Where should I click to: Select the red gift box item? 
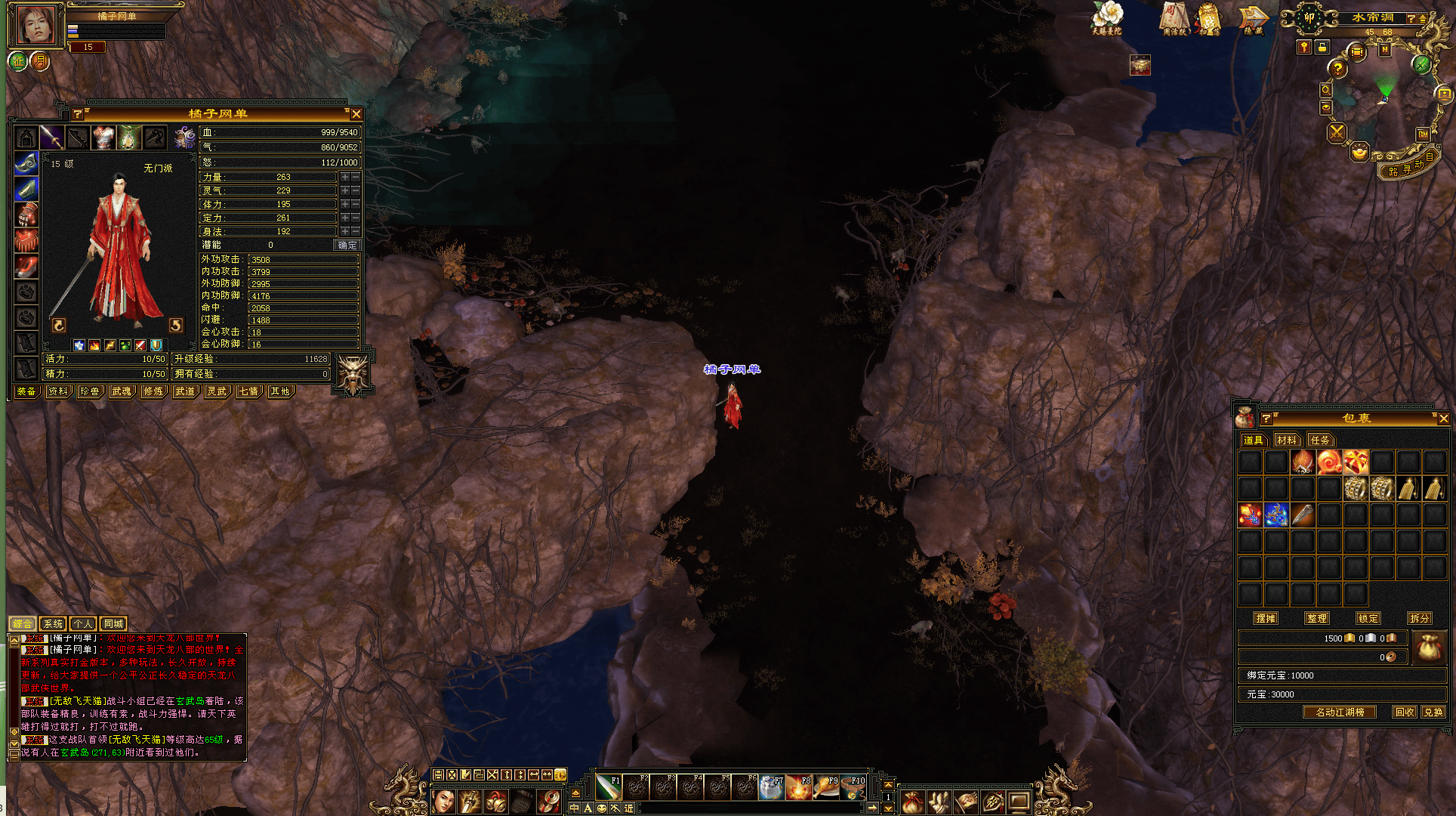(1356, 462)
